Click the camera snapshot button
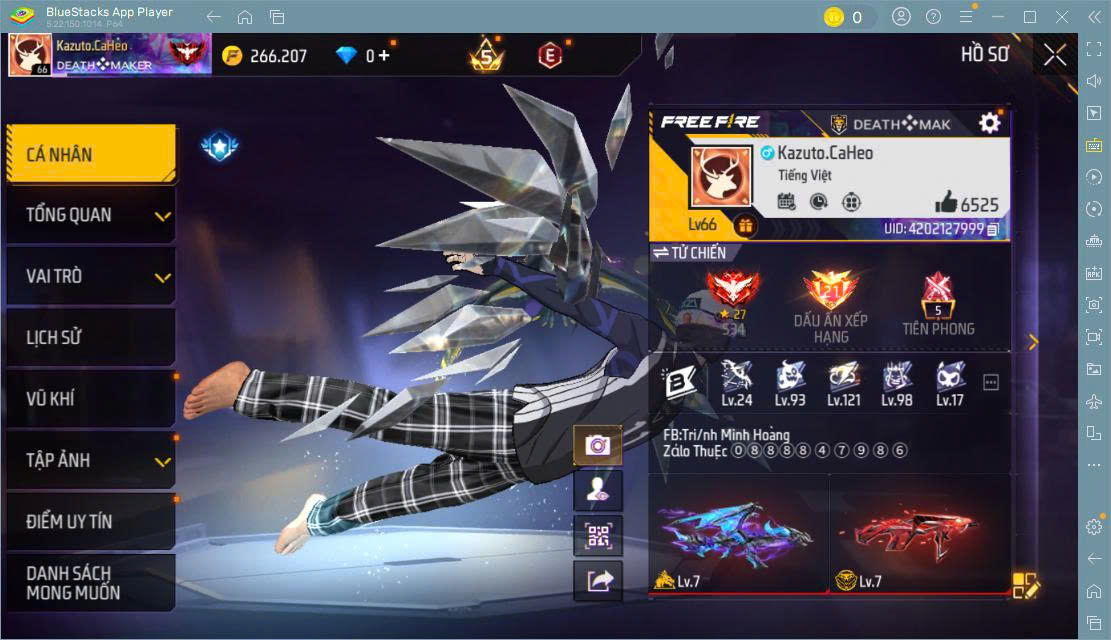The height and width of the screenshot is (640, 1111). click(598, 446)
